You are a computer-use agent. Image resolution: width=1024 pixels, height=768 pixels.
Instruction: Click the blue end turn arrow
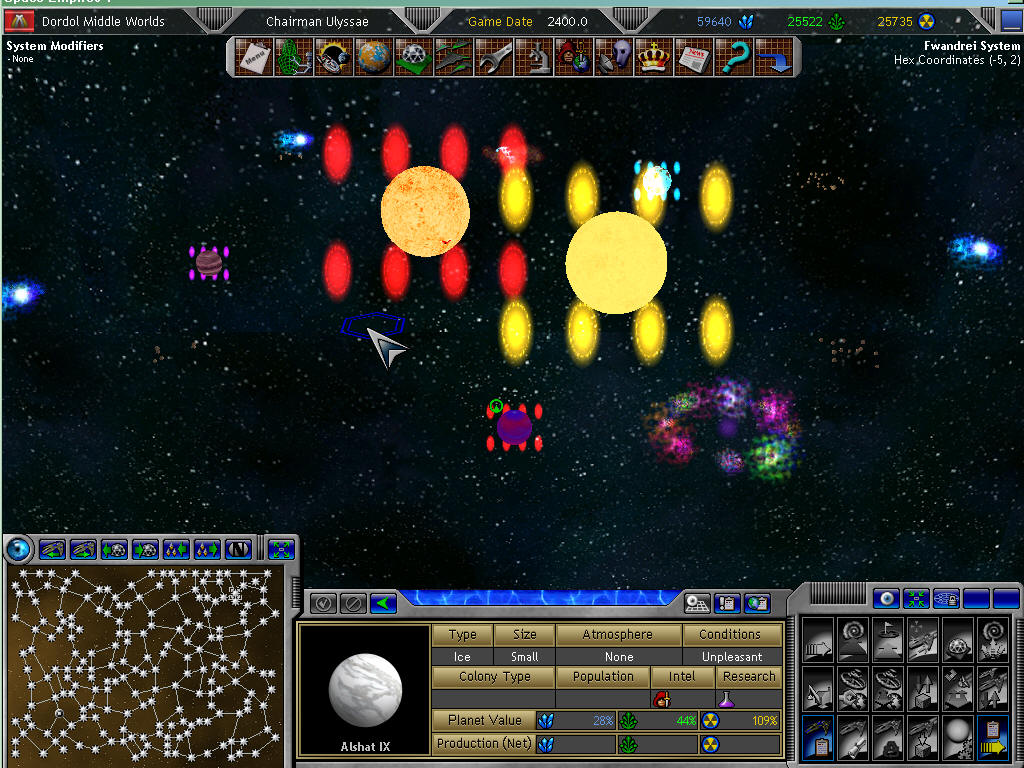773,57
